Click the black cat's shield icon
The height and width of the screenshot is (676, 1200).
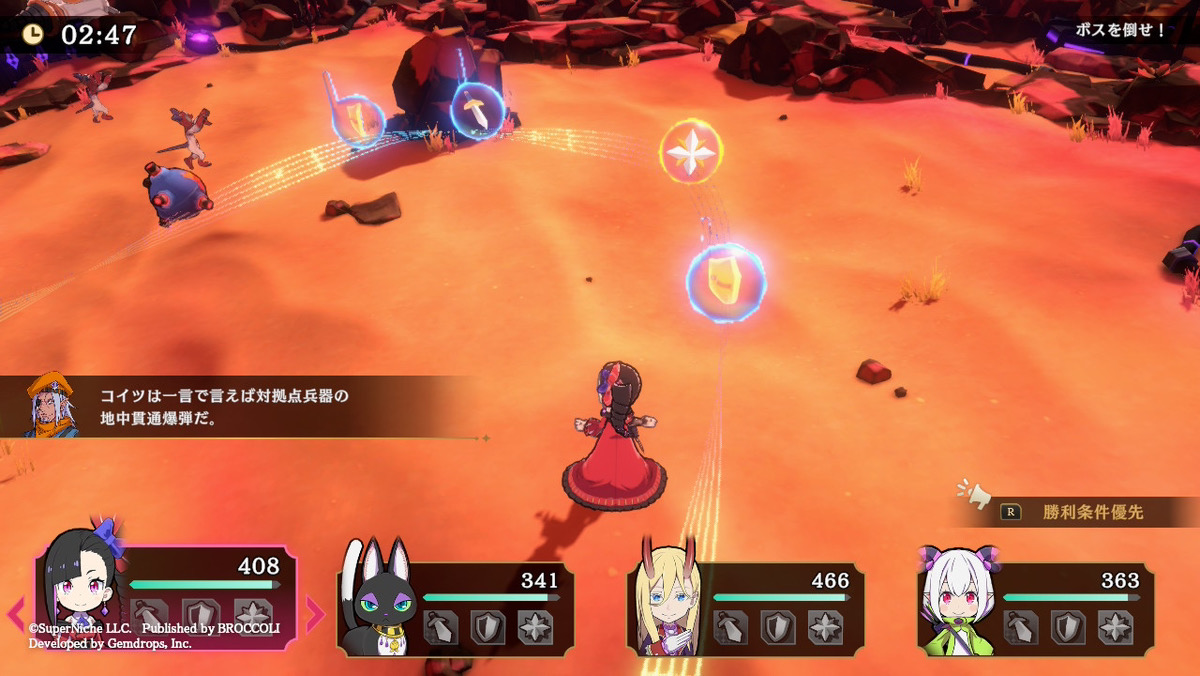click(x=487, y=627)
